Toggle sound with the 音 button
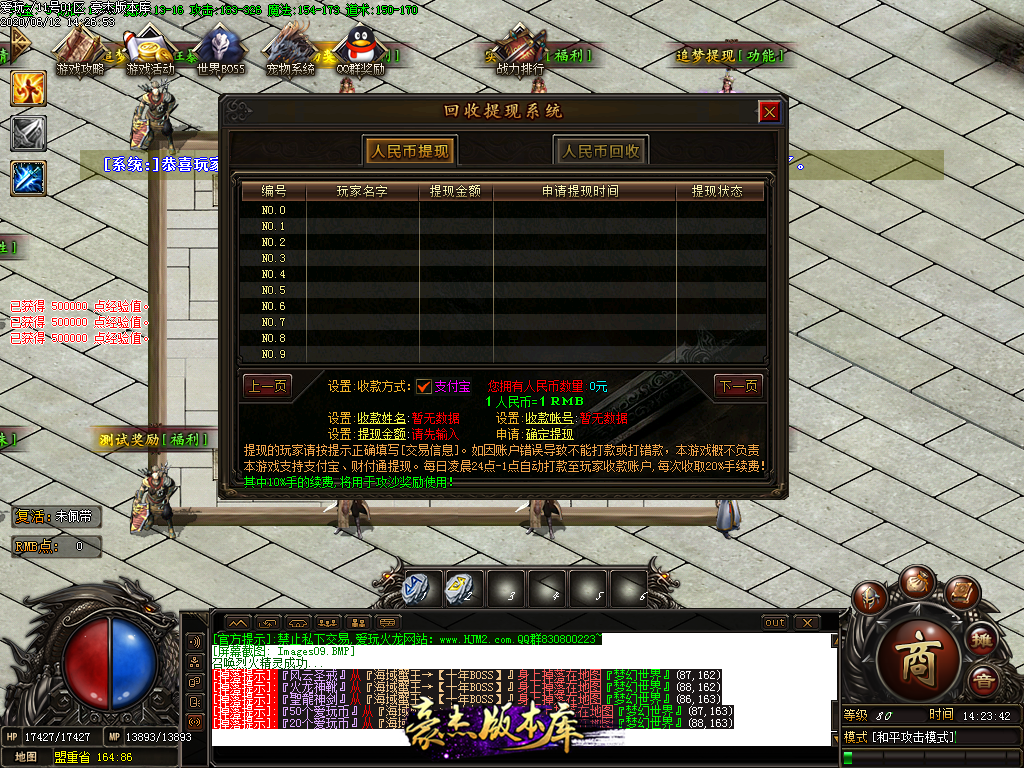This screenshot has width=1024, height=768. click(985, 680)
